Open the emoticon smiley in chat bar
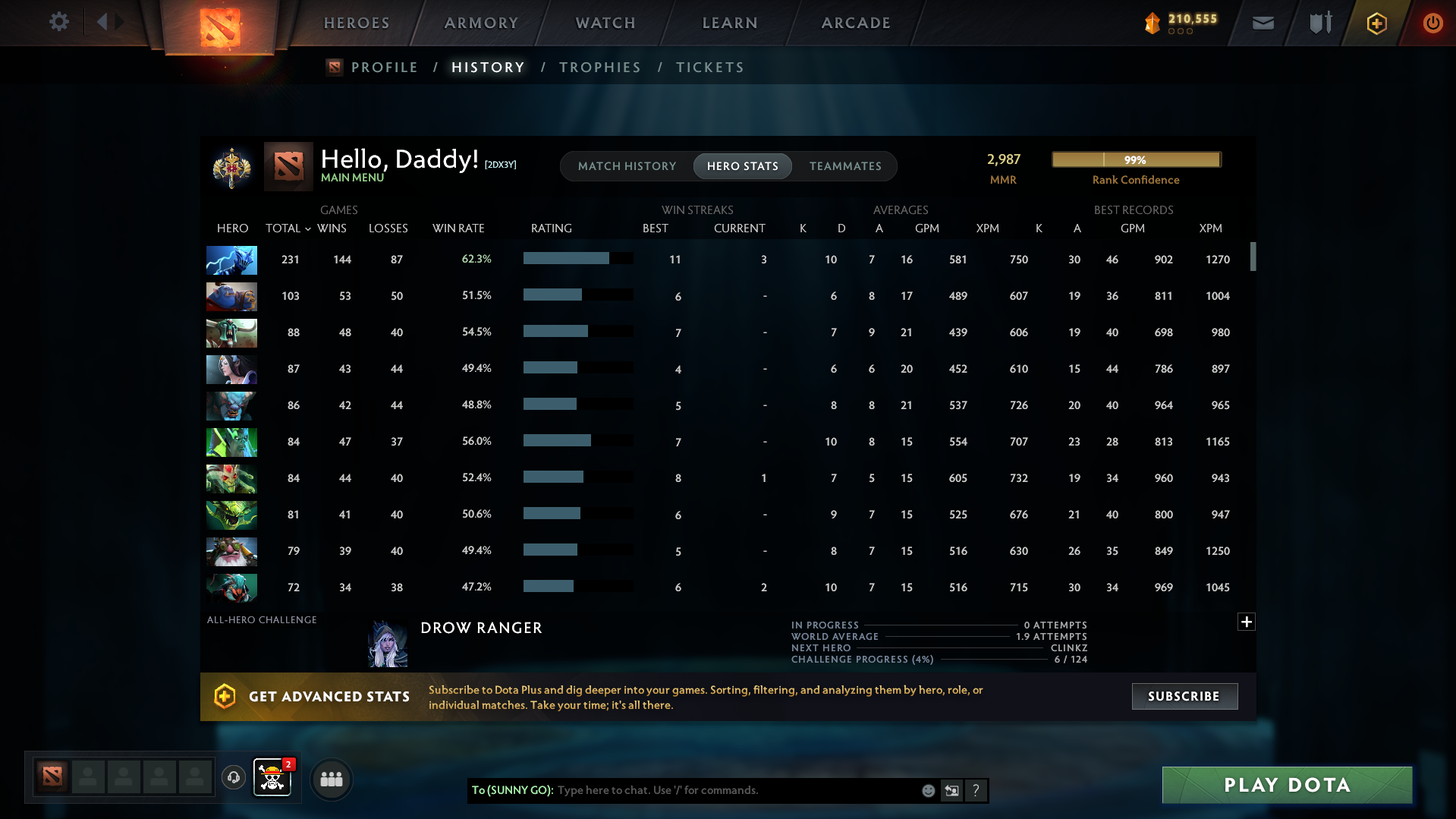The height and width of the screenshot is (819, 1456). (x=927, y=790)
